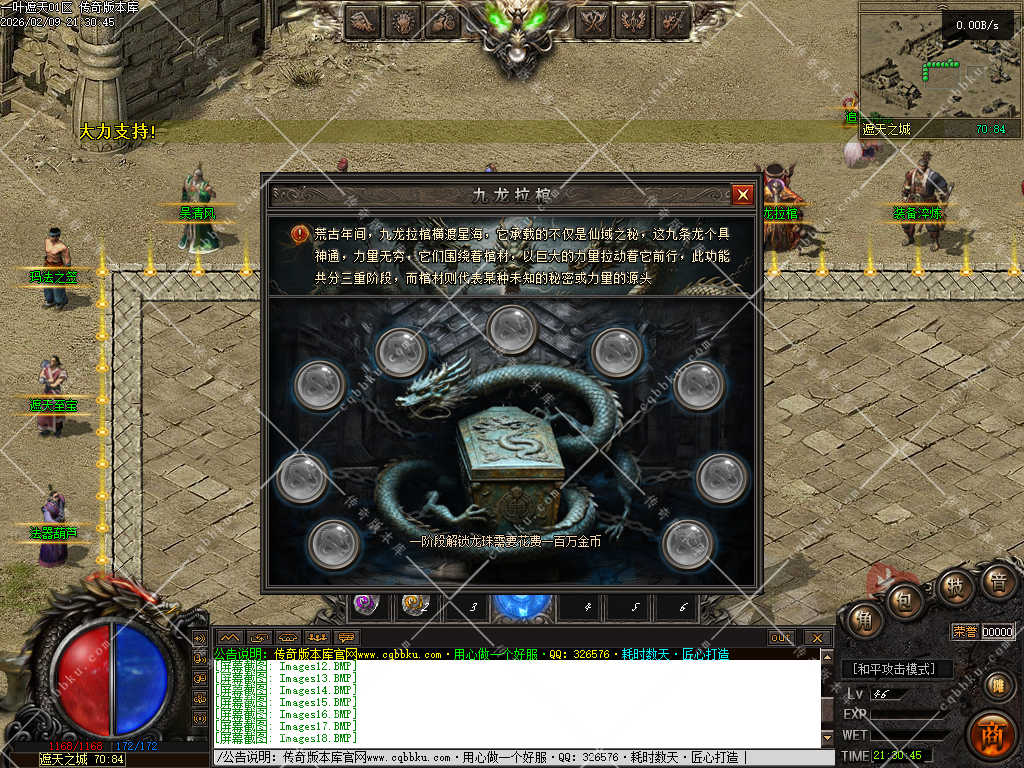Close the 九龙拉棺 dialog window
Image resolution: width=1024 pixels, height=768 pixels.
pos(742,195)
